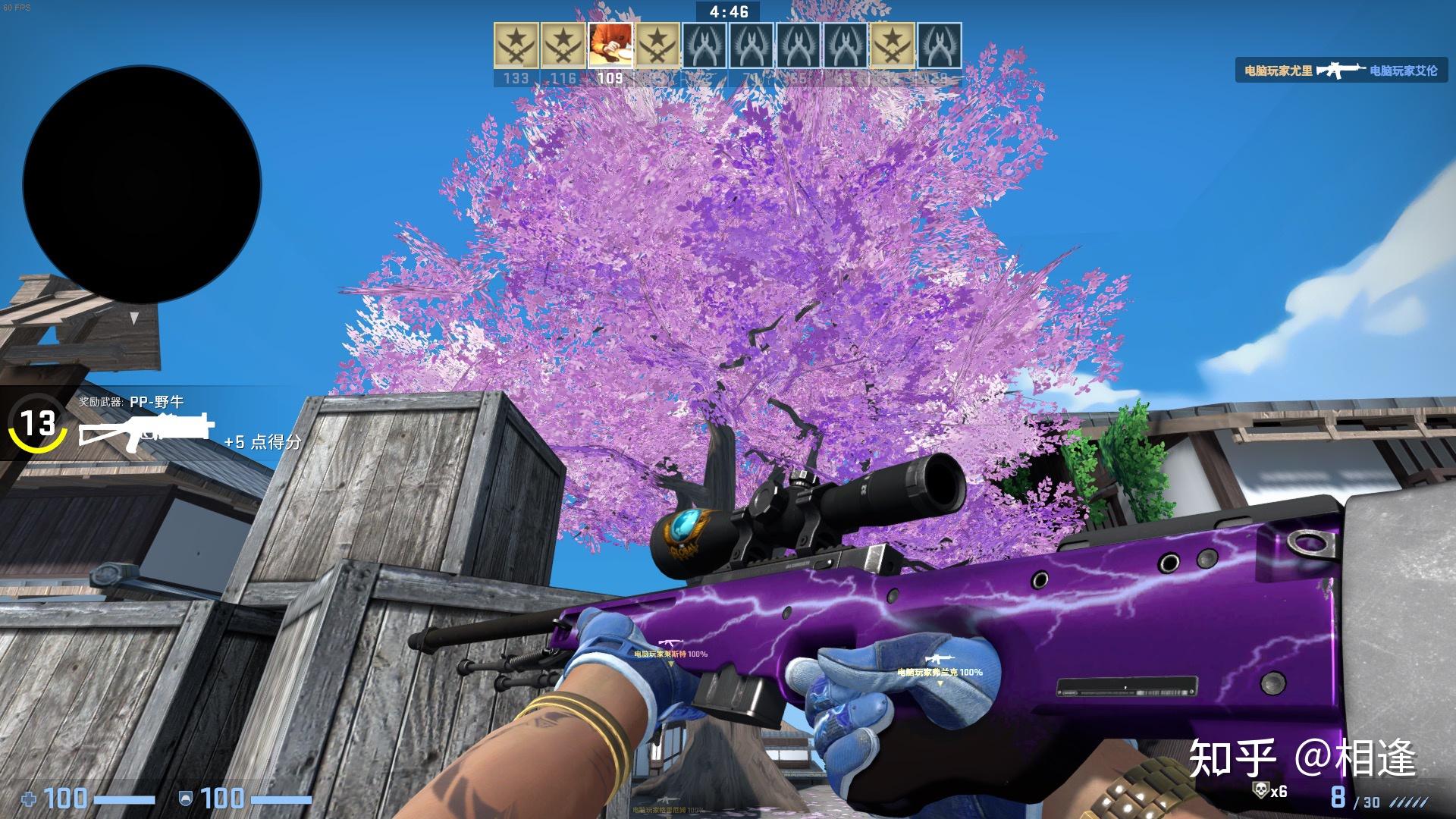Click the crossed-knives terrorist avatar showing 133

(x=516, y=45)
